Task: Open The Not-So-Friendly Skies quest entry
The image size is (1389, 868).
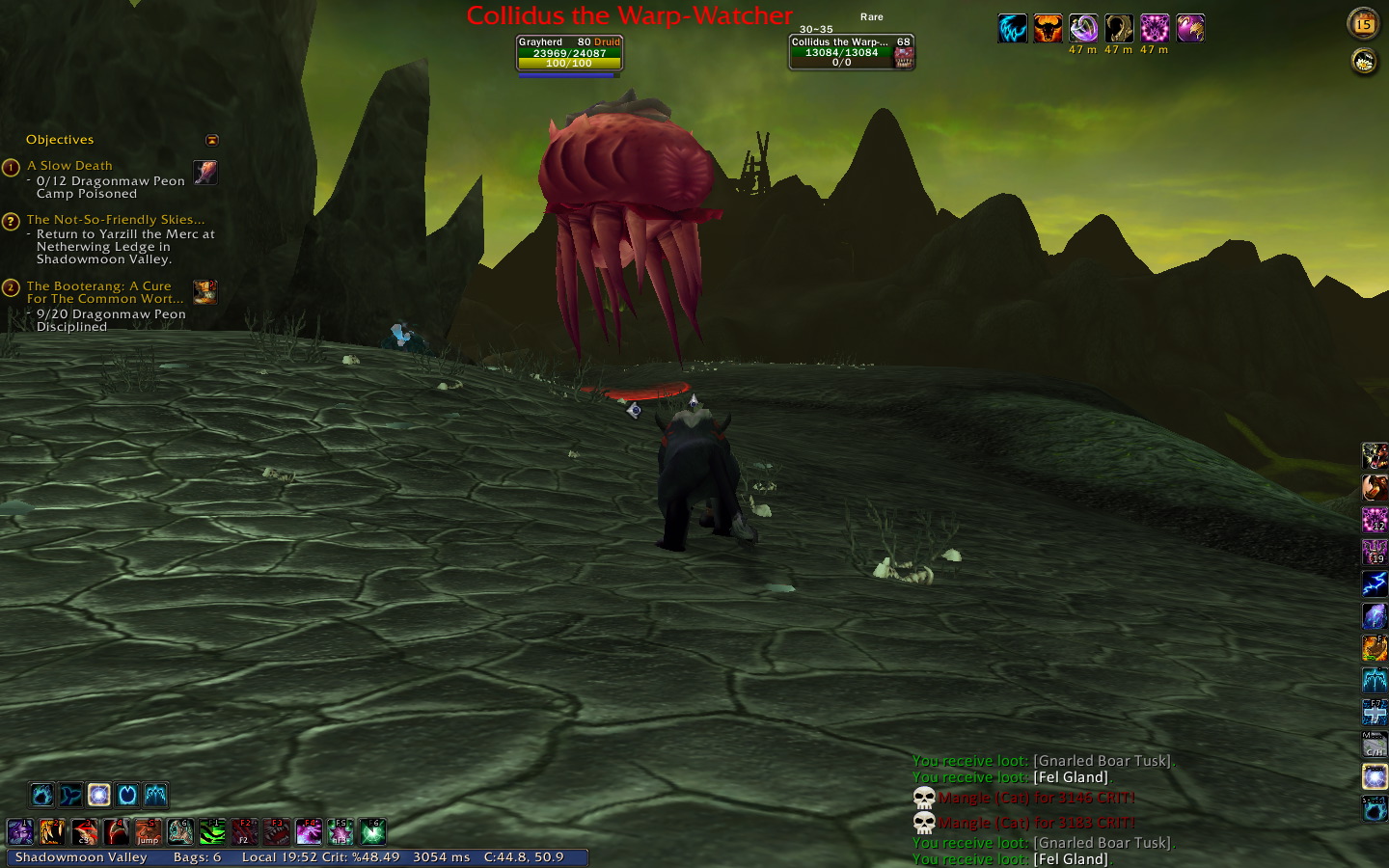Action: click(x=116, y=220)
